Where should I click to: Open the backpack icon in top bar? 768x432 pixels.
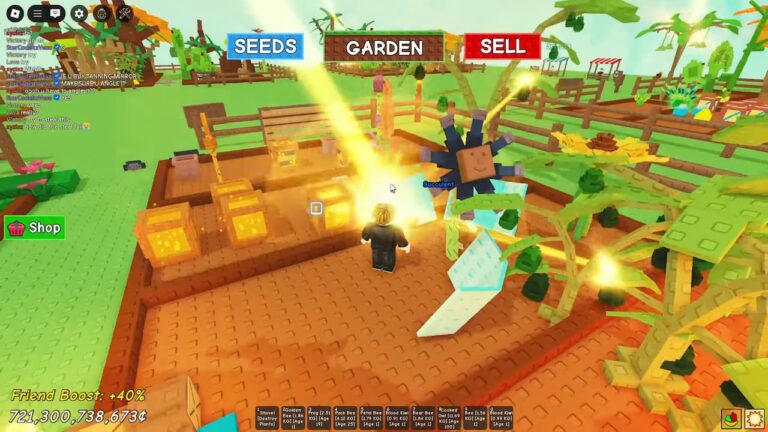pos(101,13)
